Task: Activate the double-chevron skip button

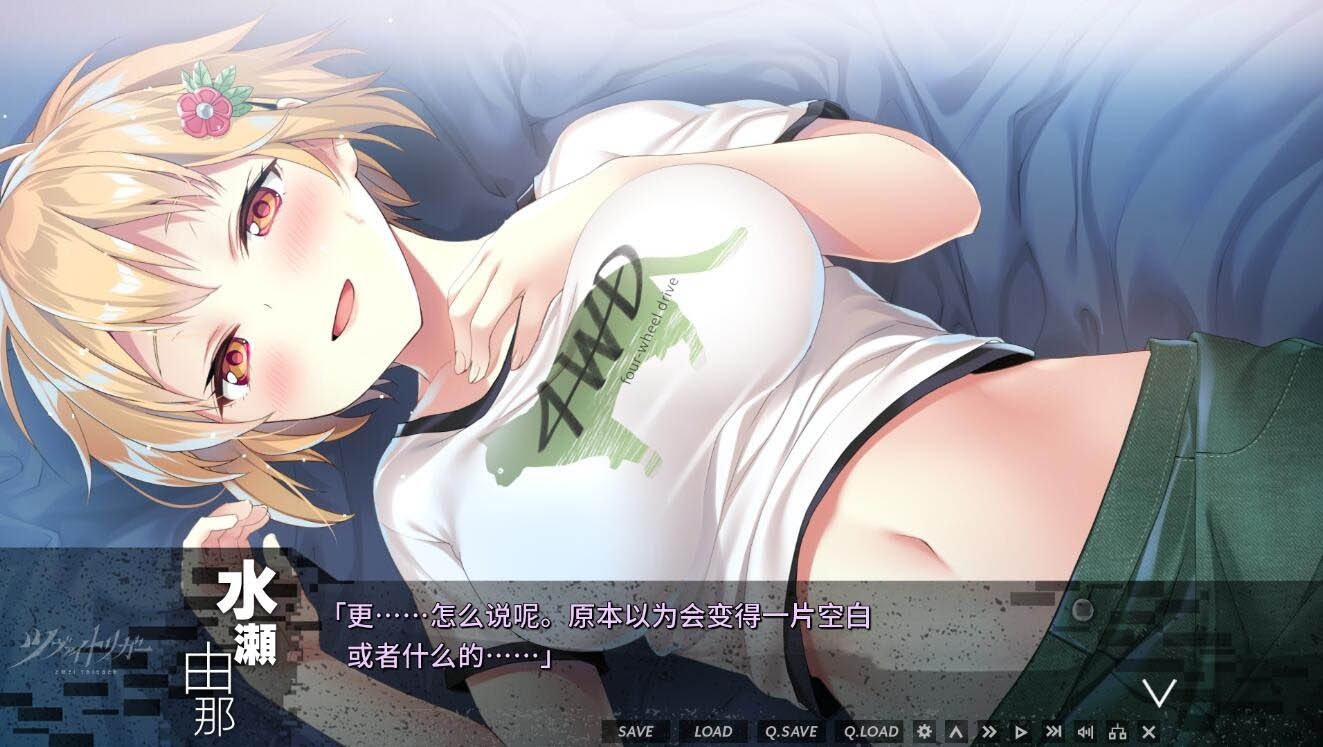Action: (989, 731)
